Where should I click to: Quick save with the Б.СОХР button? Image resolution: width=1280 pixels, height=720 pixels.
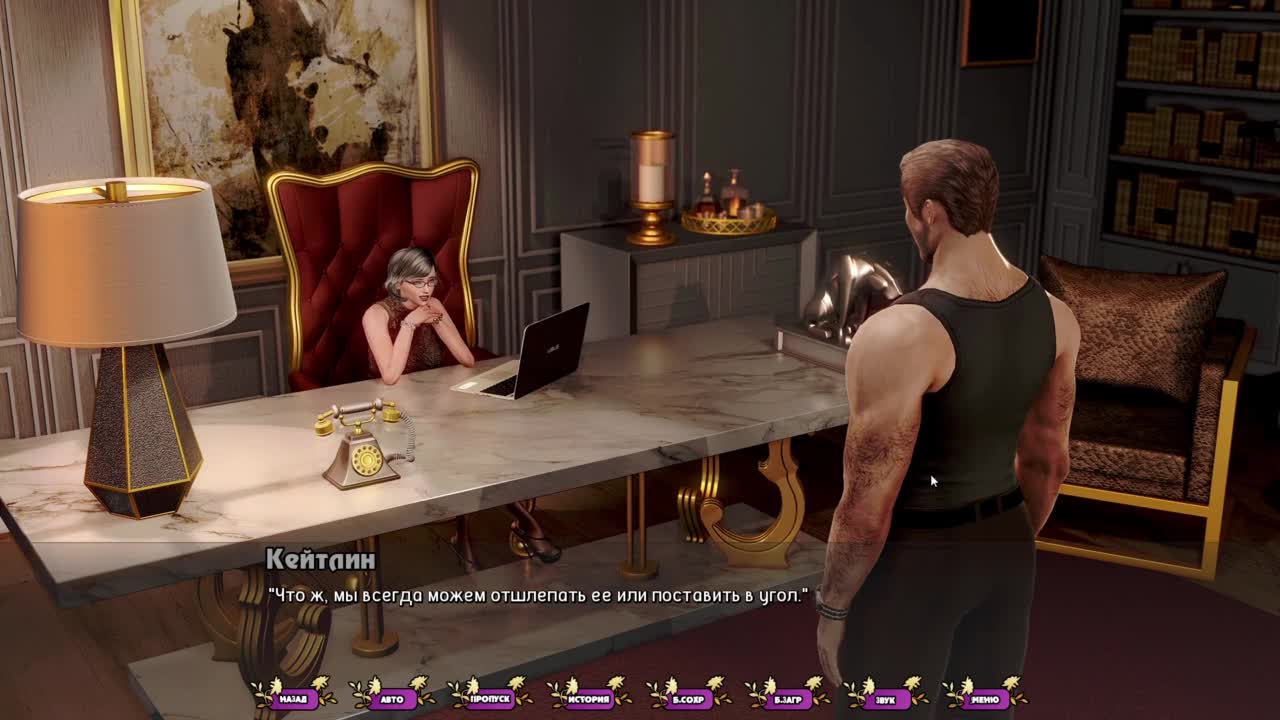(x=688, y=699)
